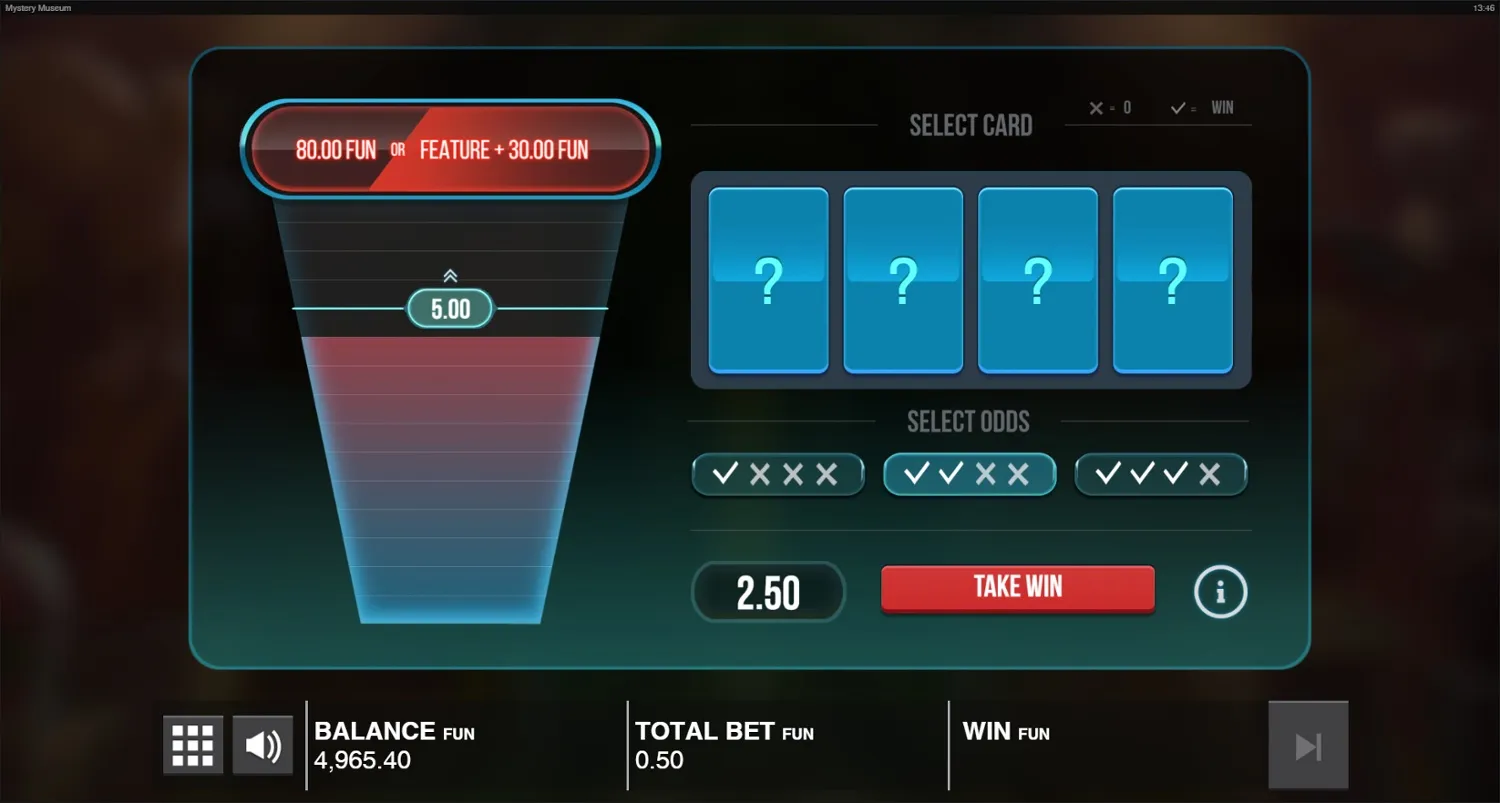
Task: Select the two-check medium odds option
Action: [x=968, y=474]
